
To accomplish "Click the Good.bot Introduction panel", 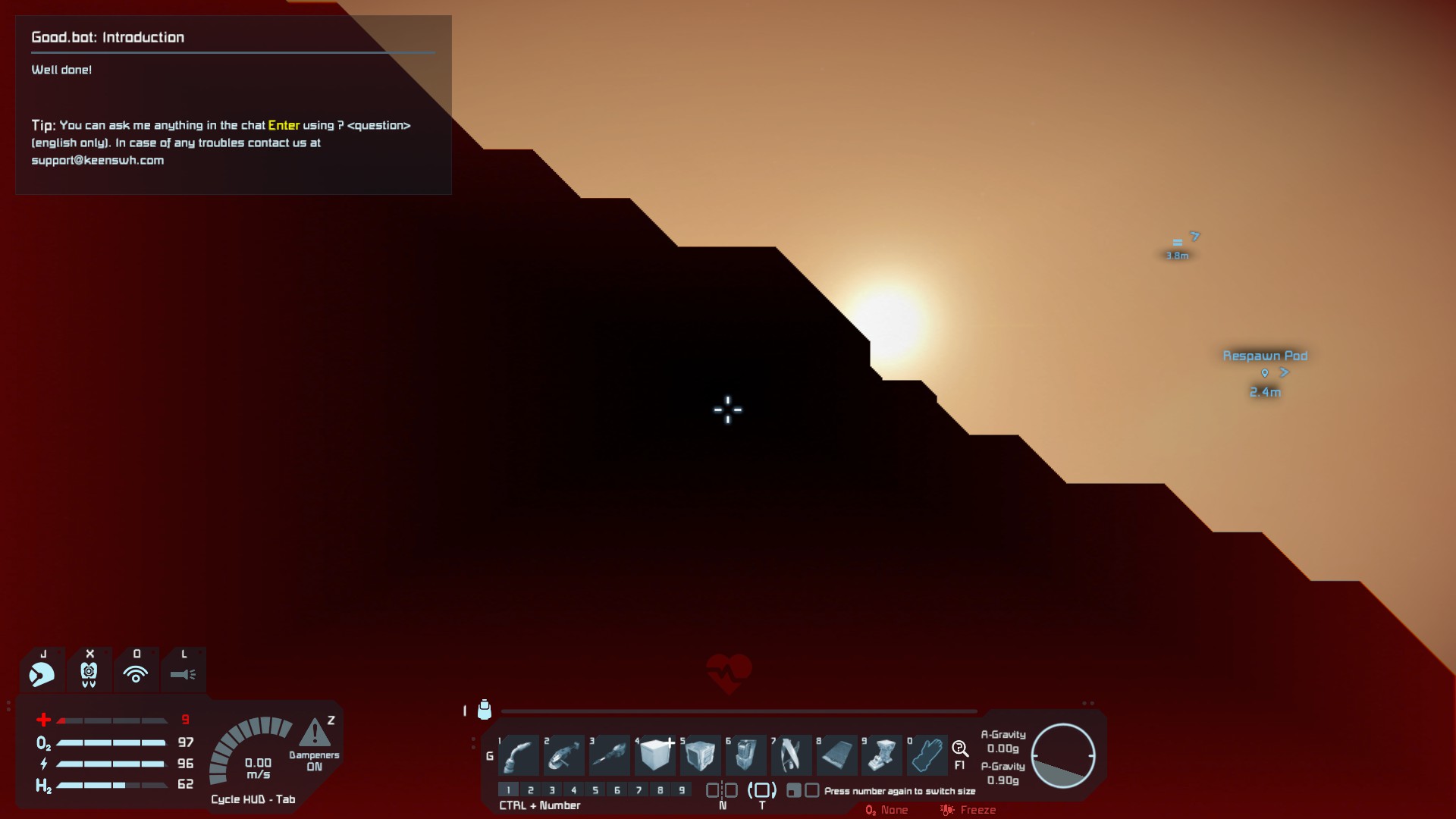I will [x=233, y=105].
